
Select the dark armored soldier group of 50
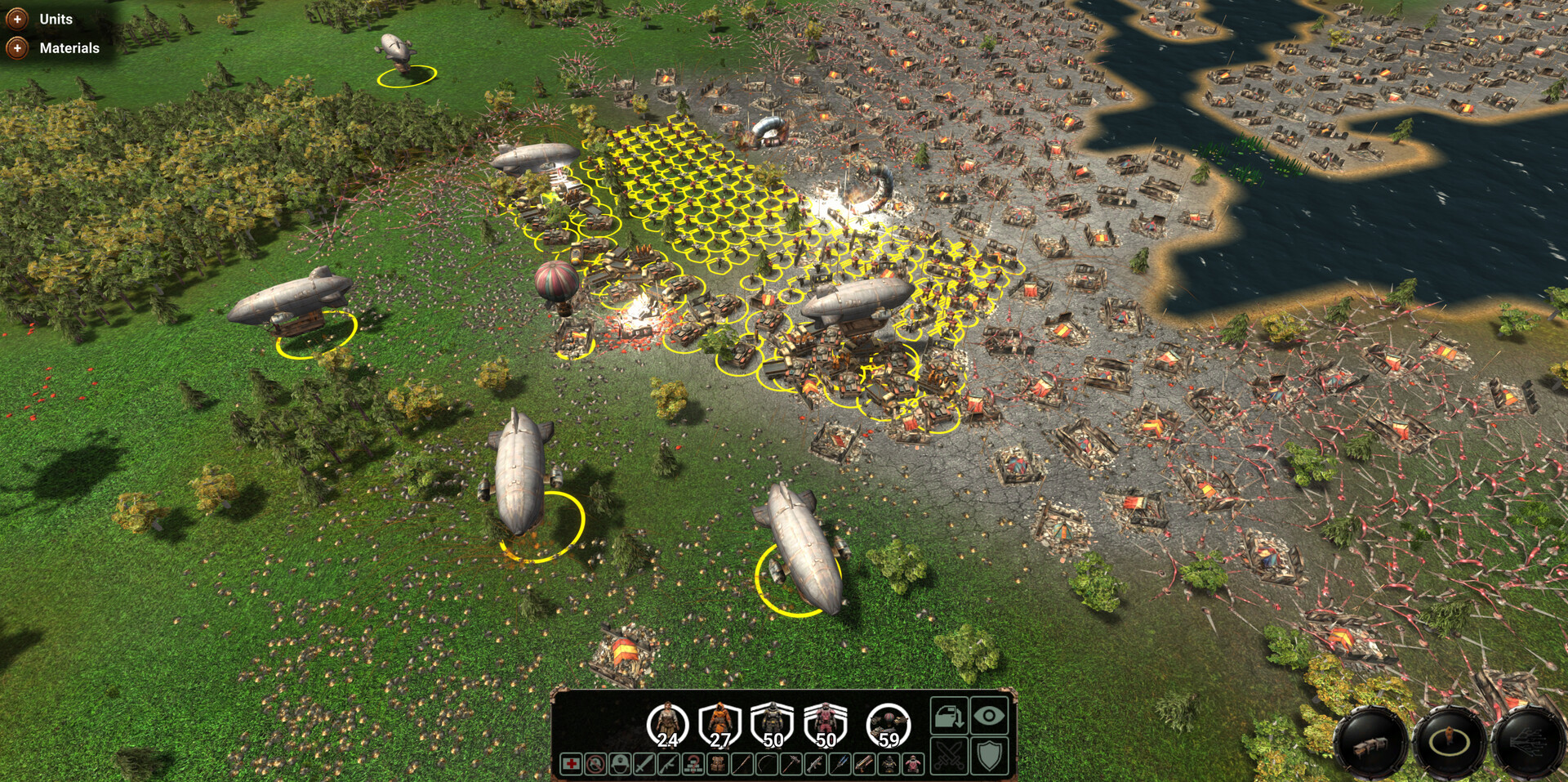772,726
